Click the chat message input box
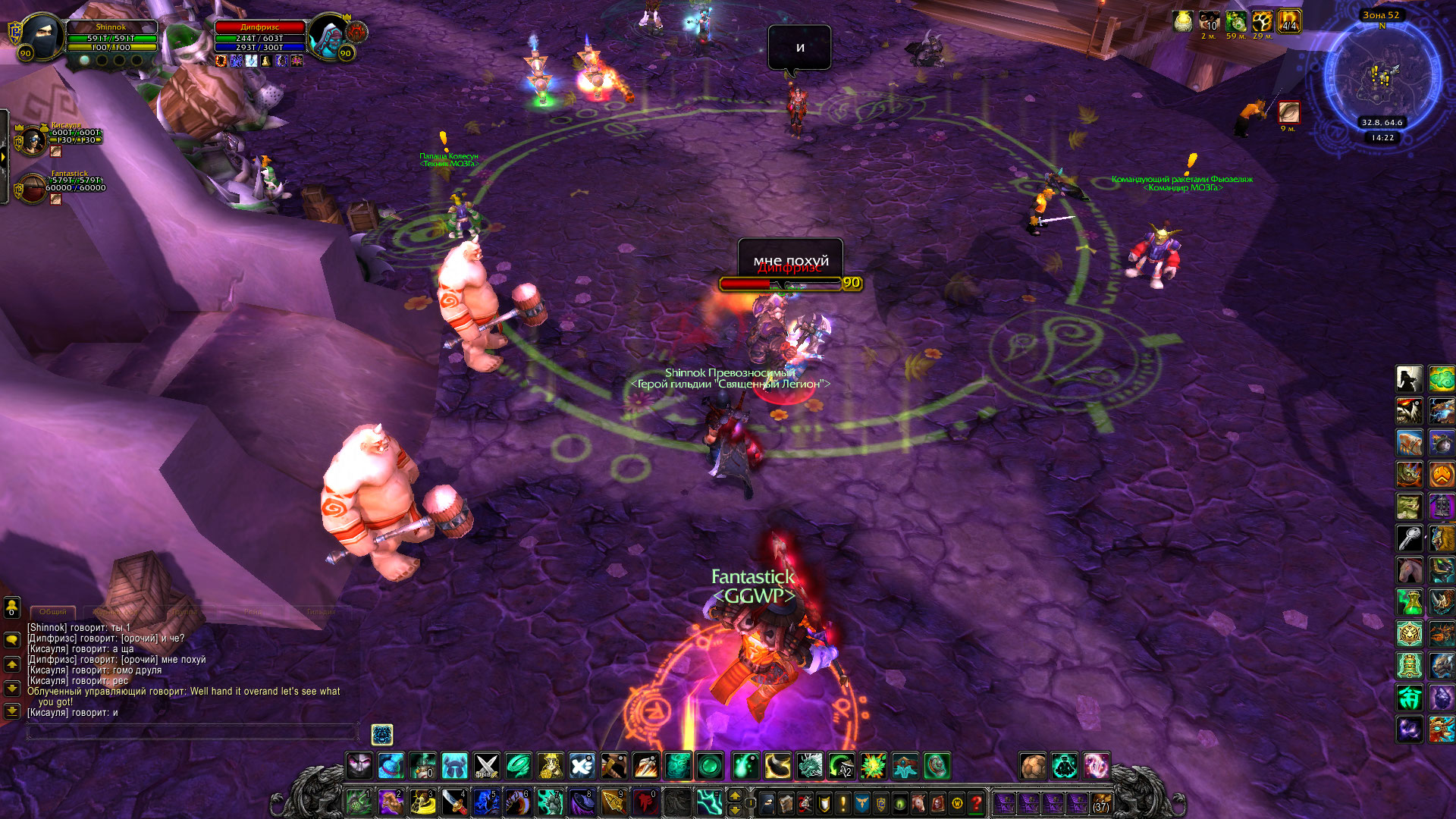 193,731
